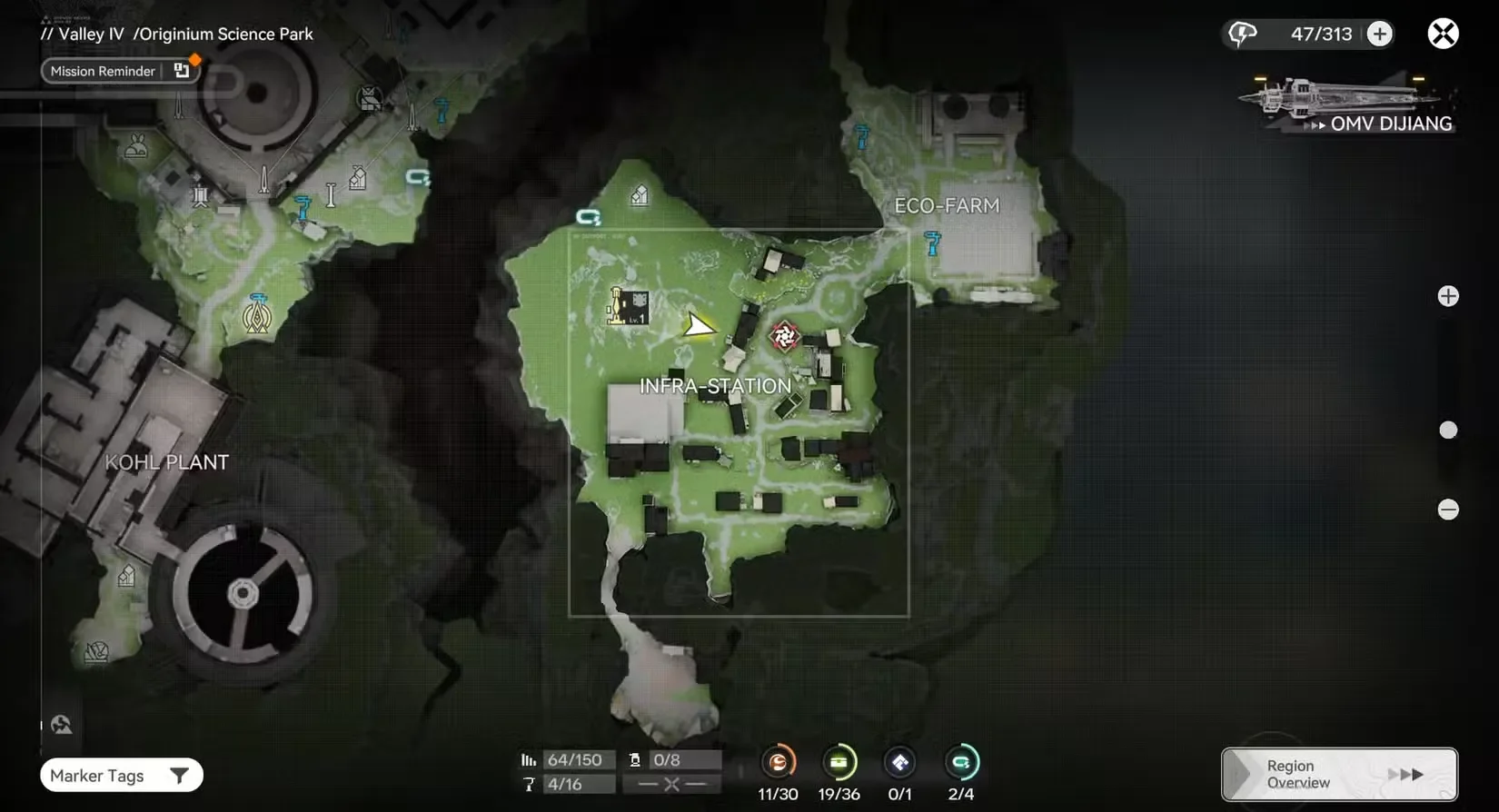1499x812 pixels.
Task: Open the green supply chest icon showing 19/36
Action: 839,764
